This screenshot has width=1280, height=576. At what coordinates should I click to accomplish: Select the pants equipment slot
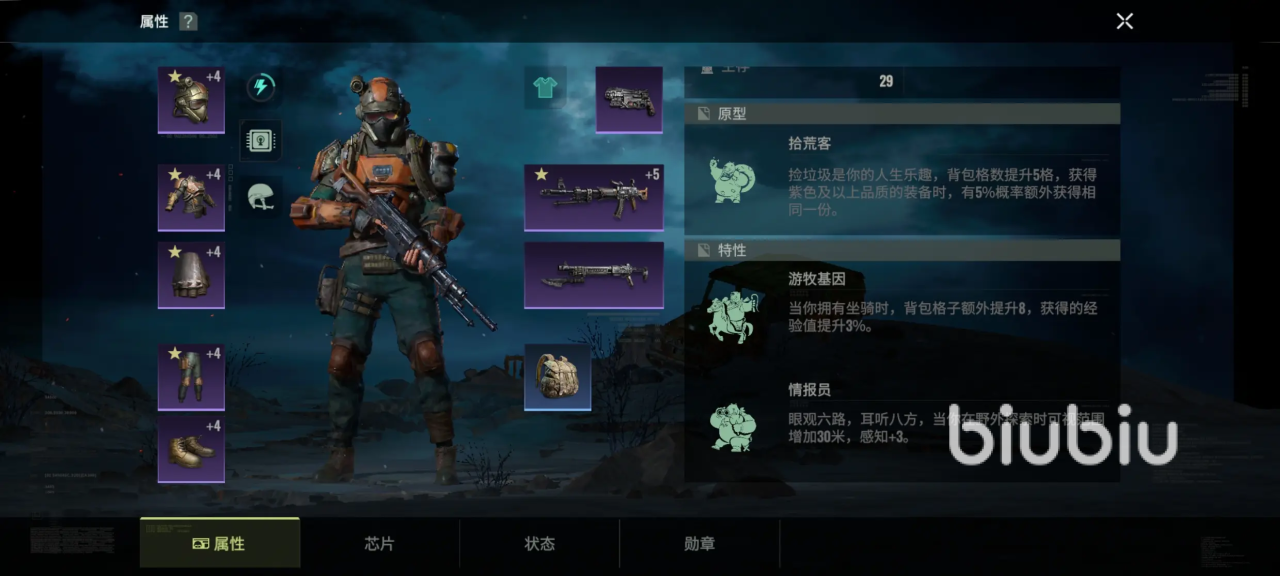point(191,376)
